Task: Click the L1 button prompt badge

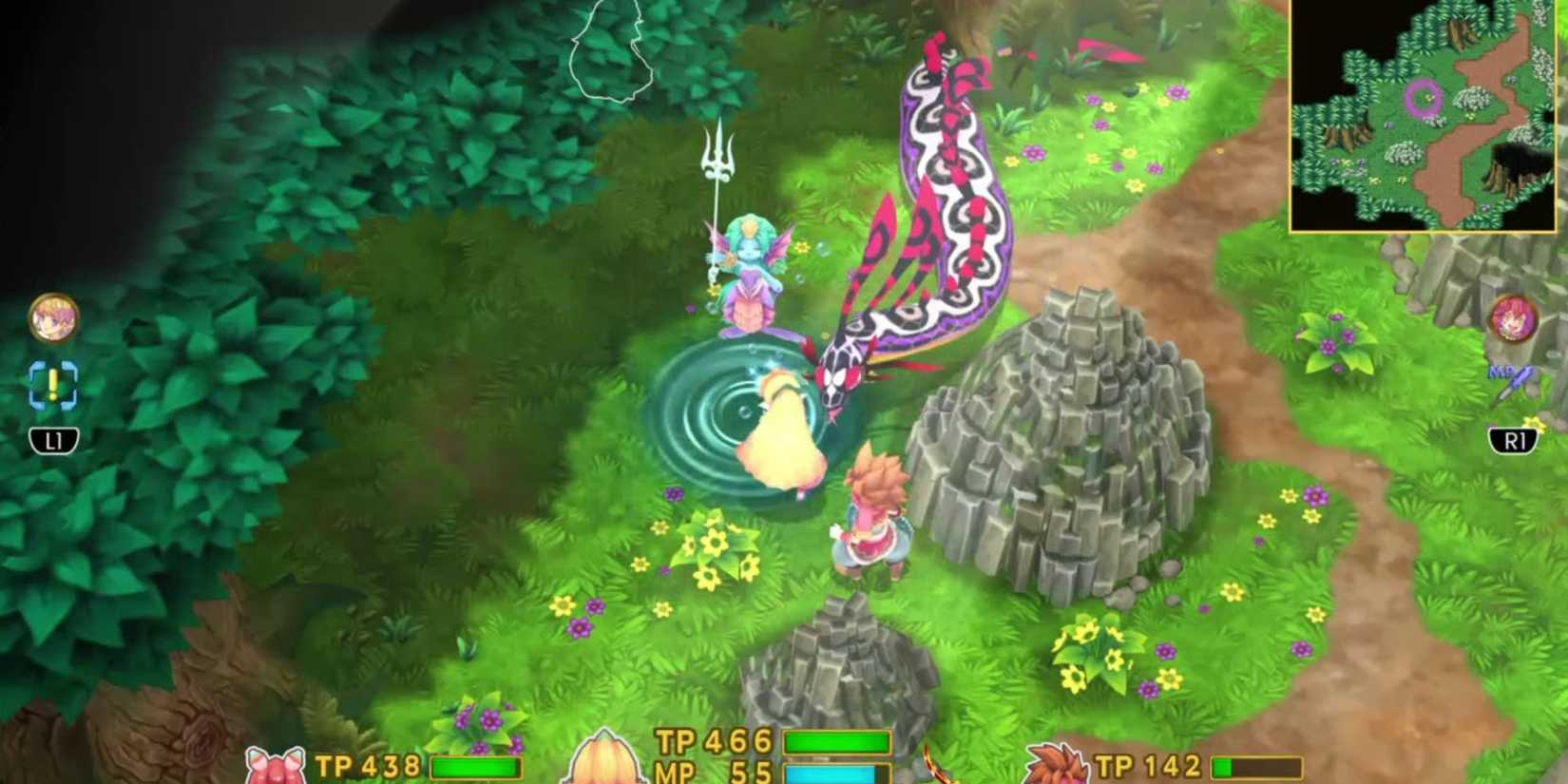Action: (52, 440)
